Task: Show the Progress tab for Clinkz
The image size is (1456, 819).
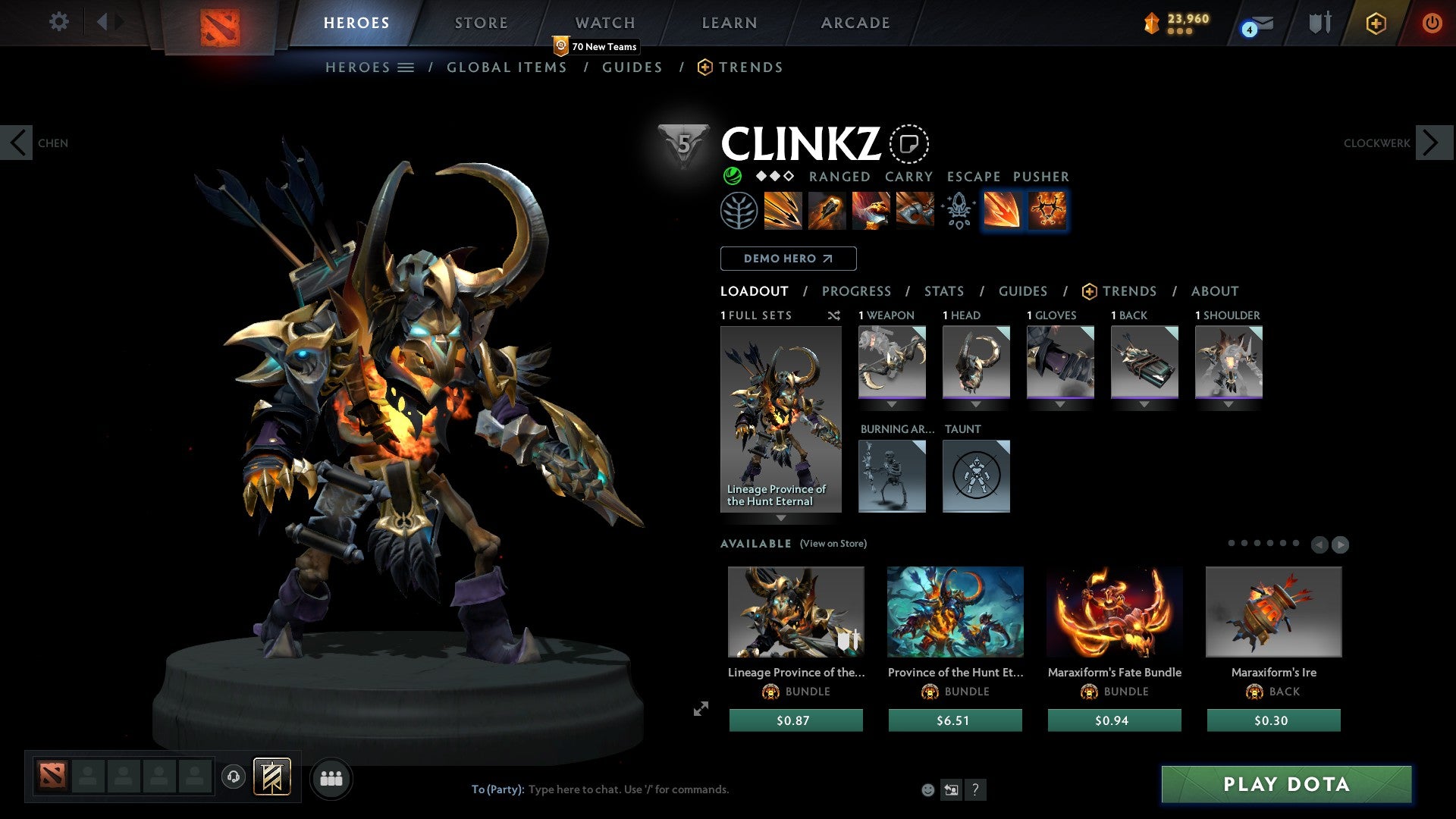Action: click(856, 291)
